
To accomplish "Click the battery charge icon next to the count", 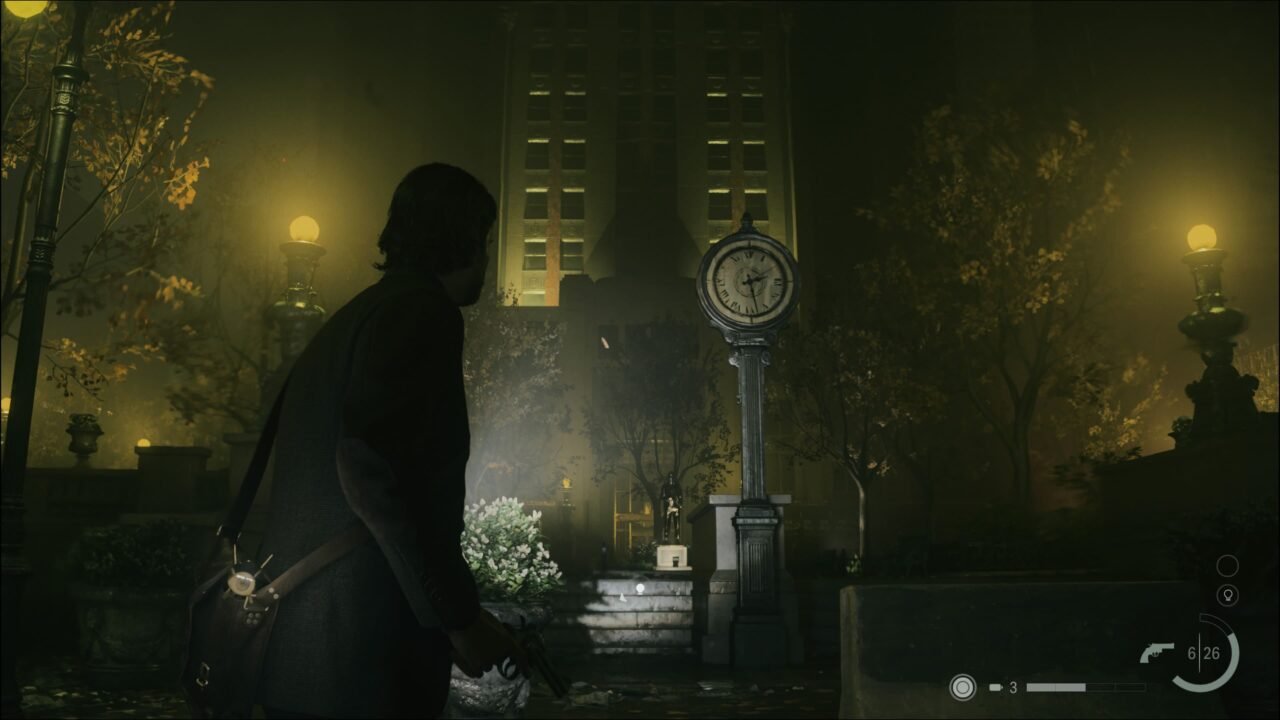I will click(x=996, y=687).
